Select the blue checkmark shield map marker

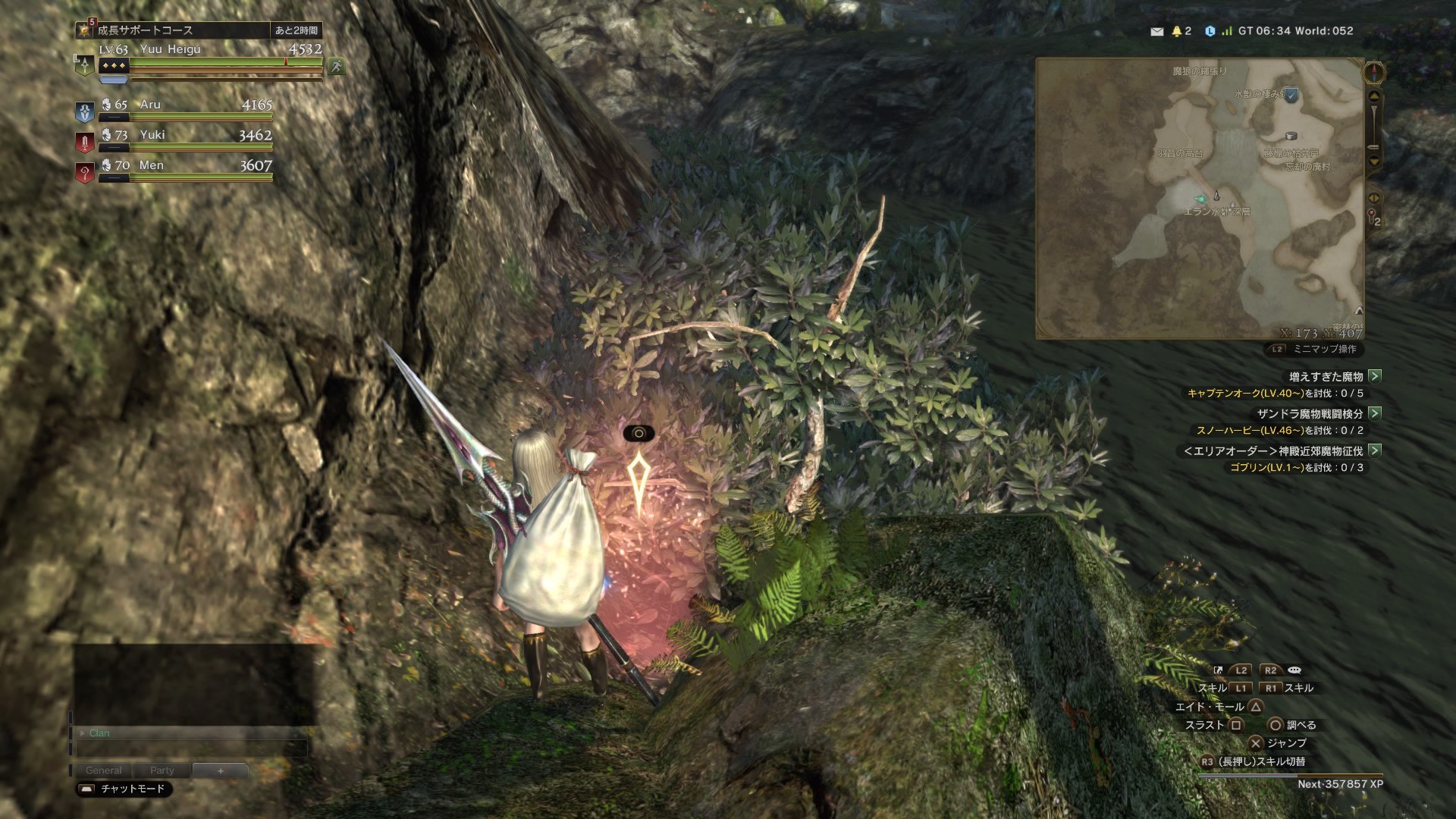(1291, 95)
